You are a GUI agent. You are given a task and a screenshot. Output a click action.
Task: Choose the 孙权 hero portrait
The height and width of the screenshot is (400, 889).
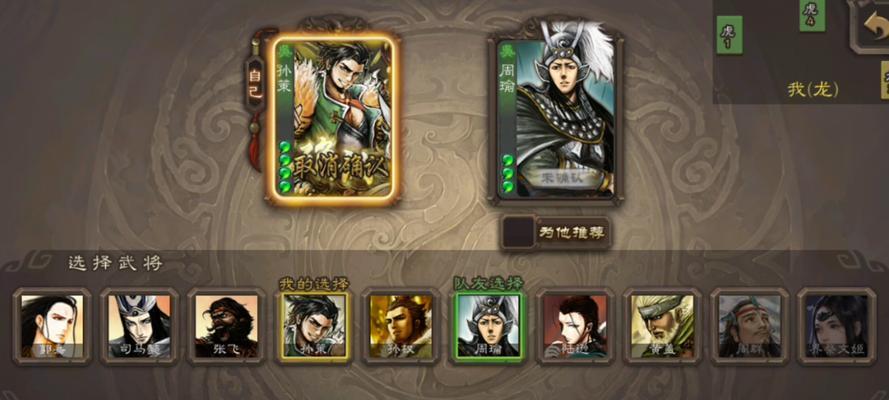click(398, 326)
